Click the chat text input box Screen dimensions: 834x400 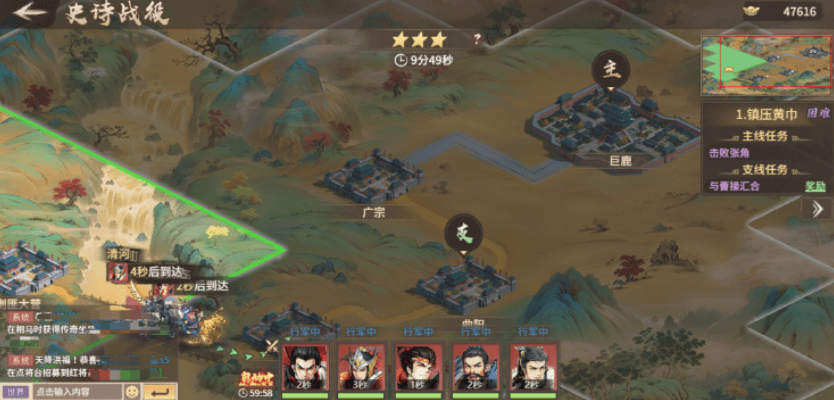[x=76, y=392]
